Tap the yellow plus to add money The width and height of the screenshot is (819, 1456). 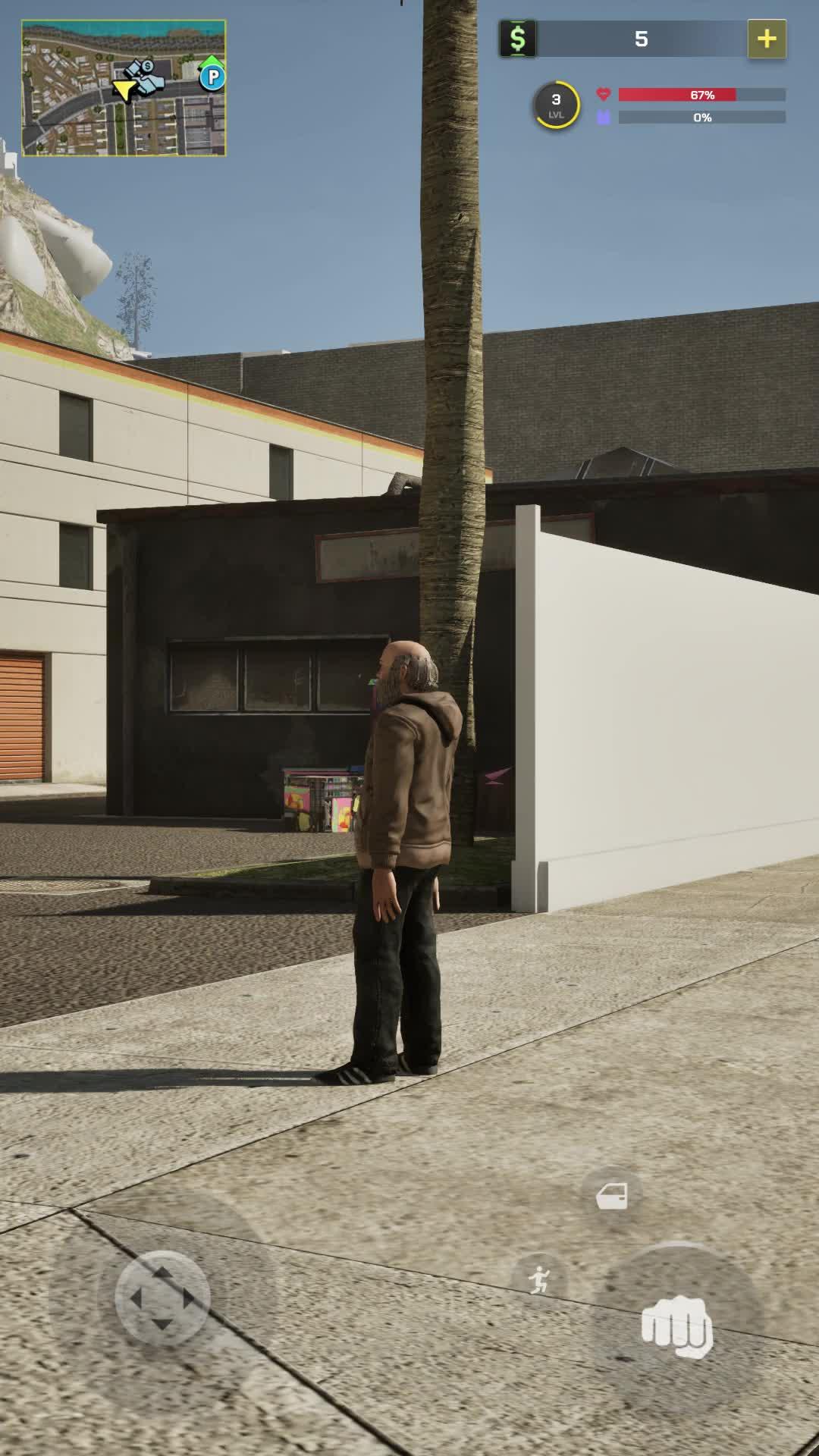pyautogui.click(x=767, y=39)
